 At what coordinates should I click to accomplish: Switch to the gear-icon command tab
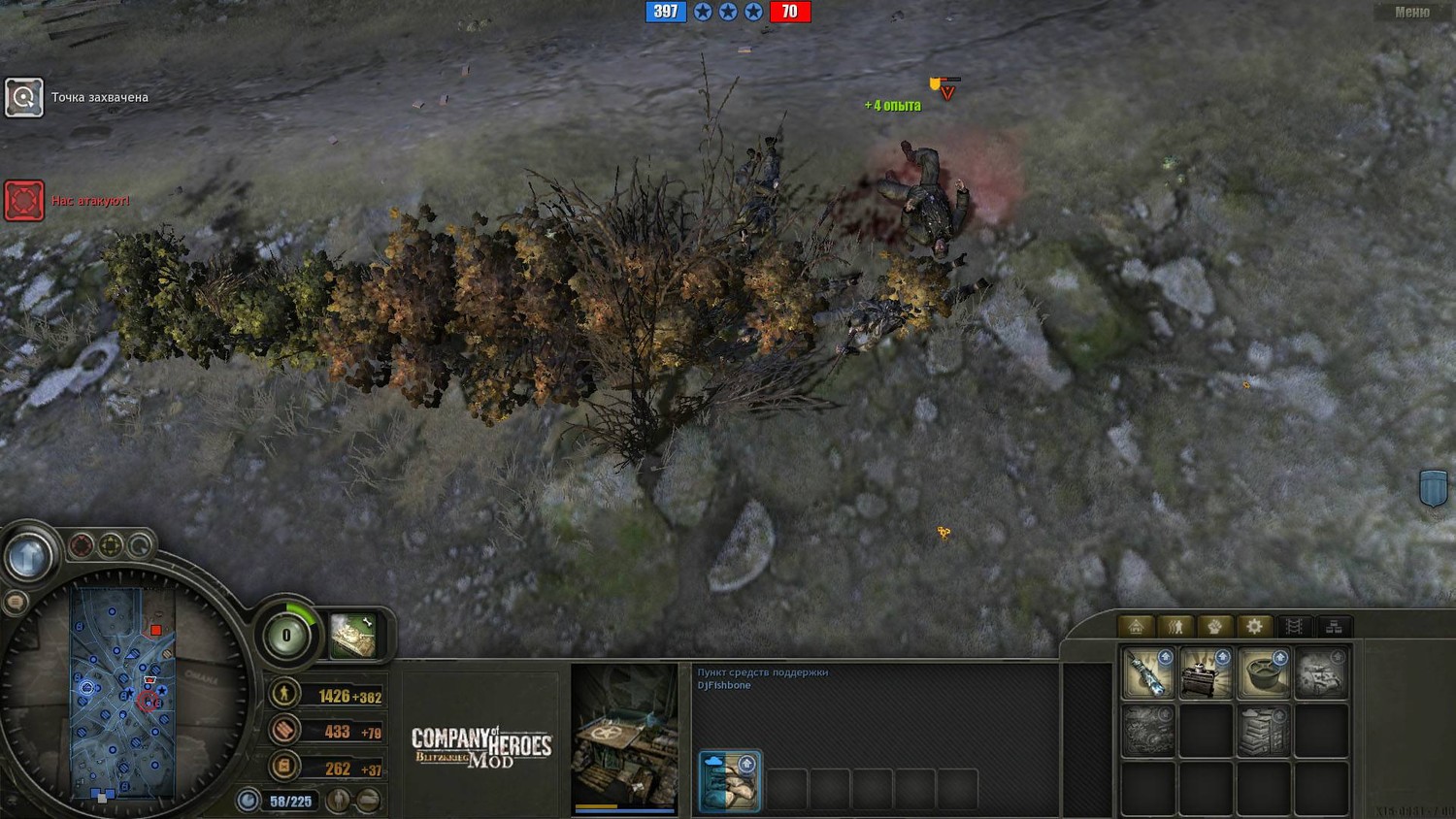click(x=1254, y=626)
